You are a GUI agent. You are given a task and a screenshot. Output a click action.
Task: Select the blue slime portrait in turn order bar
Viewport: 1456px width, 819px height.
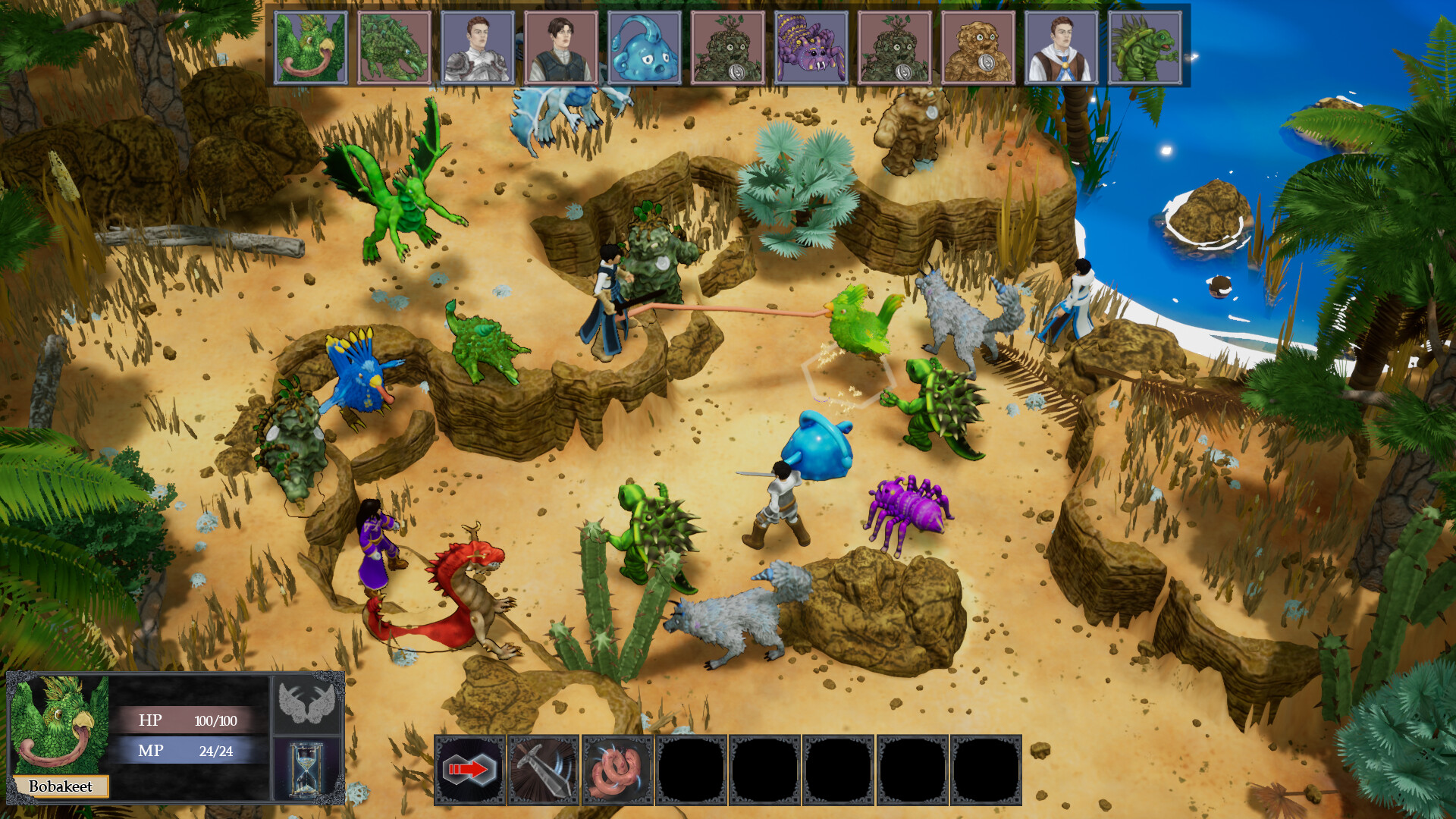point(642,45)
